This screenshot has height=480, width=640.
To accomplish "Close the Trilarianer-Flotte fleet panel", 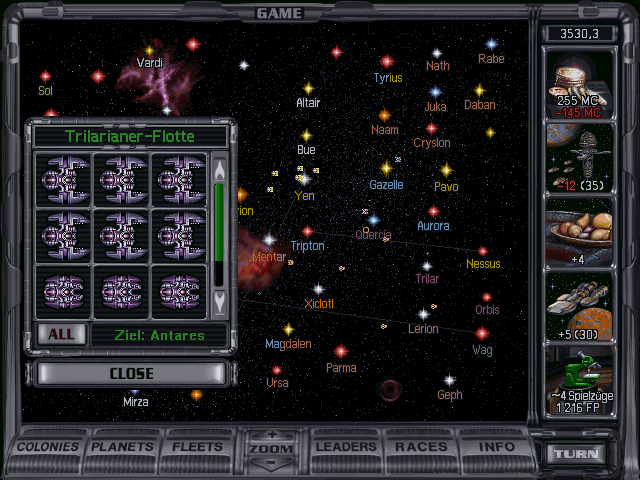I will click(x=132, y=373).
